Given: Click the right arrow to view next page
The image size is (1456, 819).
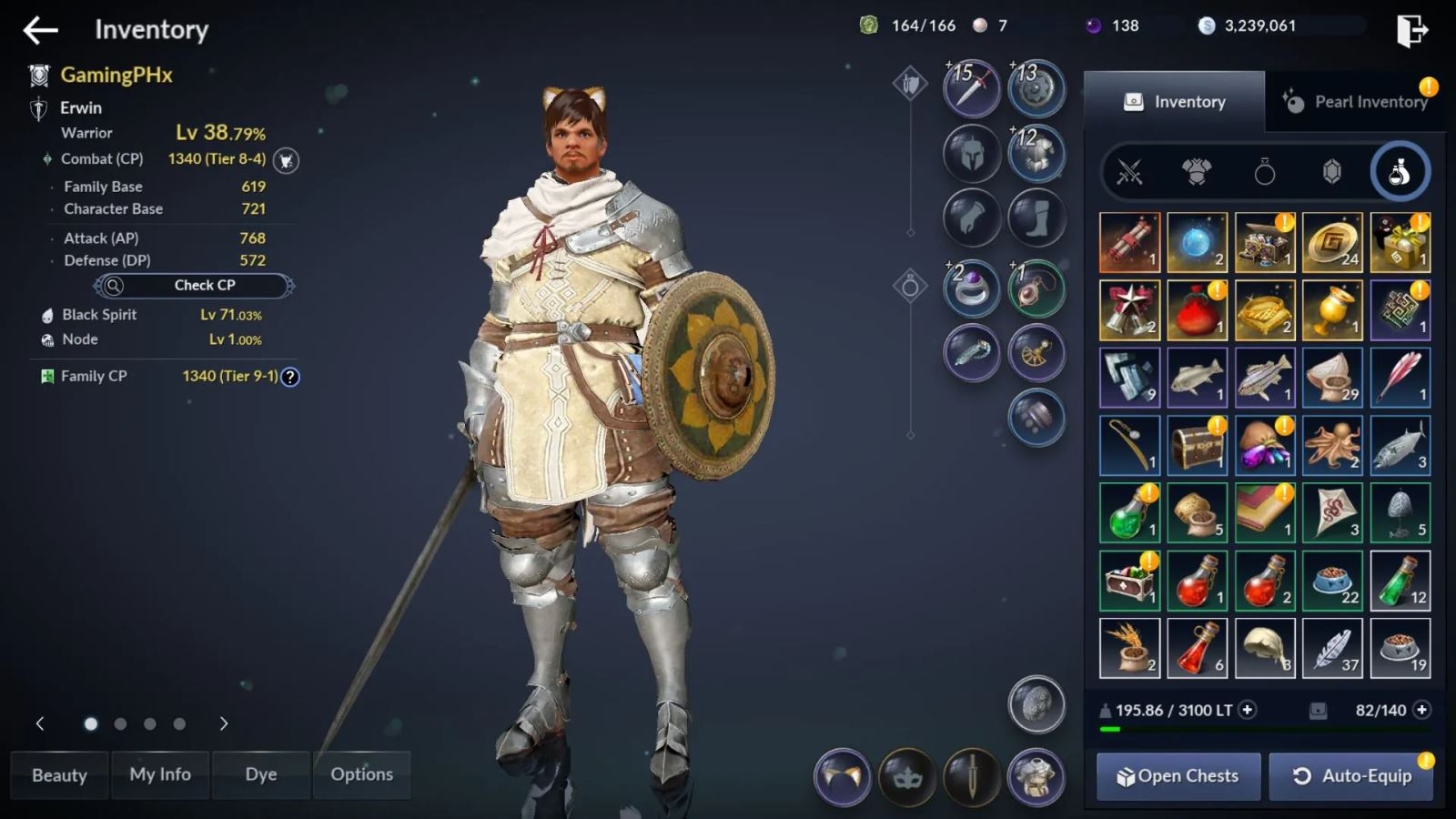Looking at the screenshot, I should (x=224, y=724).
